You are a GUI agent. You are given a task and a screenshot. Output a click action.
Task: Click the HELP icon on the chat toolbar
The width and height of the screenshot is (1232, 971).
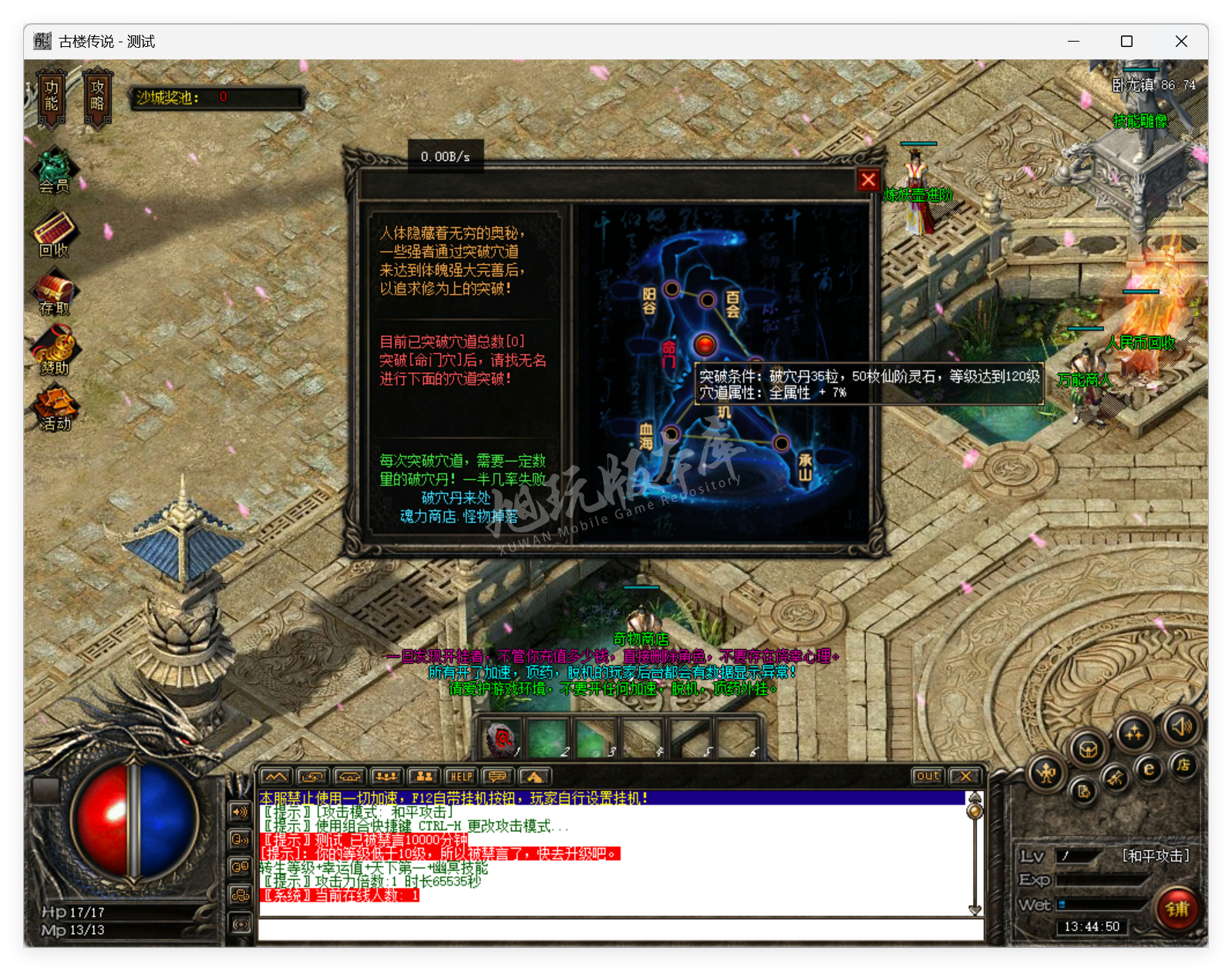[x=461, y=777]
